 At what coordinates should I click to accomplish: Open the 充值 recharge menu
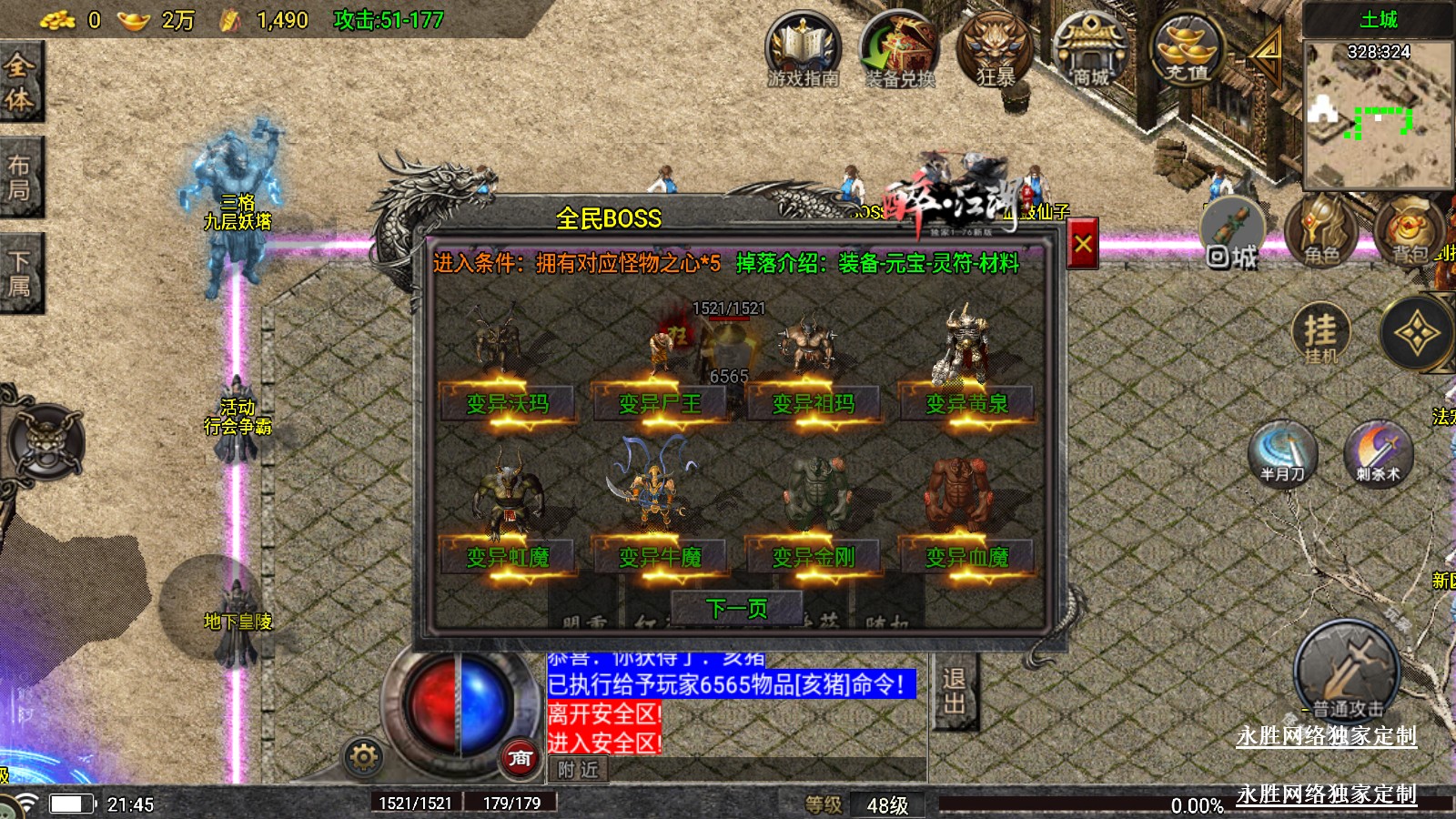(1187, 52)
